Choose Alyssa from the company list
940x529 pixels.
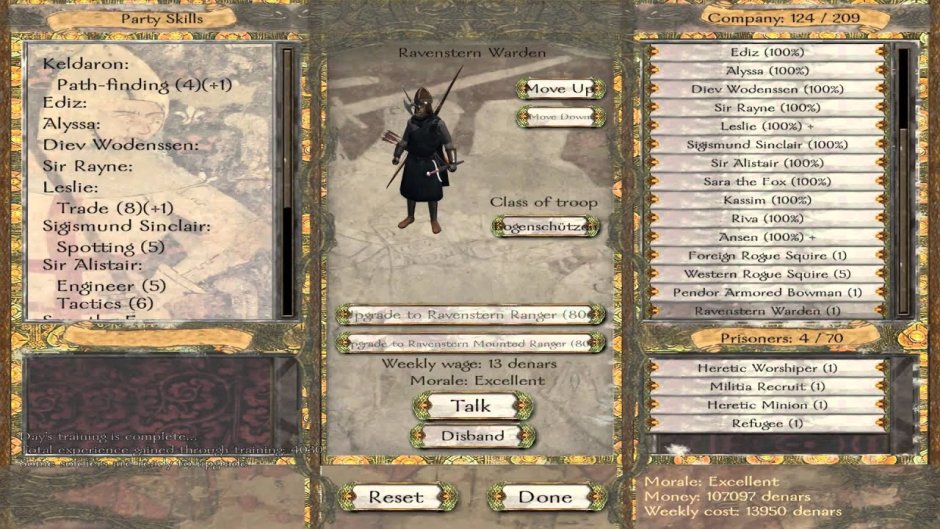[768, 71]
